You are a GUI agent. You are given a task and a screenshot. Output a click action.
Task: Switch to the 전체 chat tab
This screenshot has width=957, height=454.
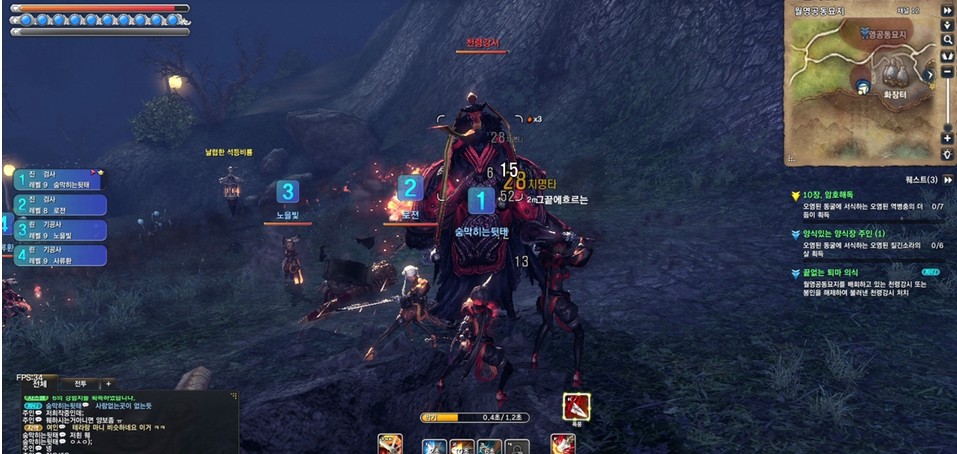(38, 383)
